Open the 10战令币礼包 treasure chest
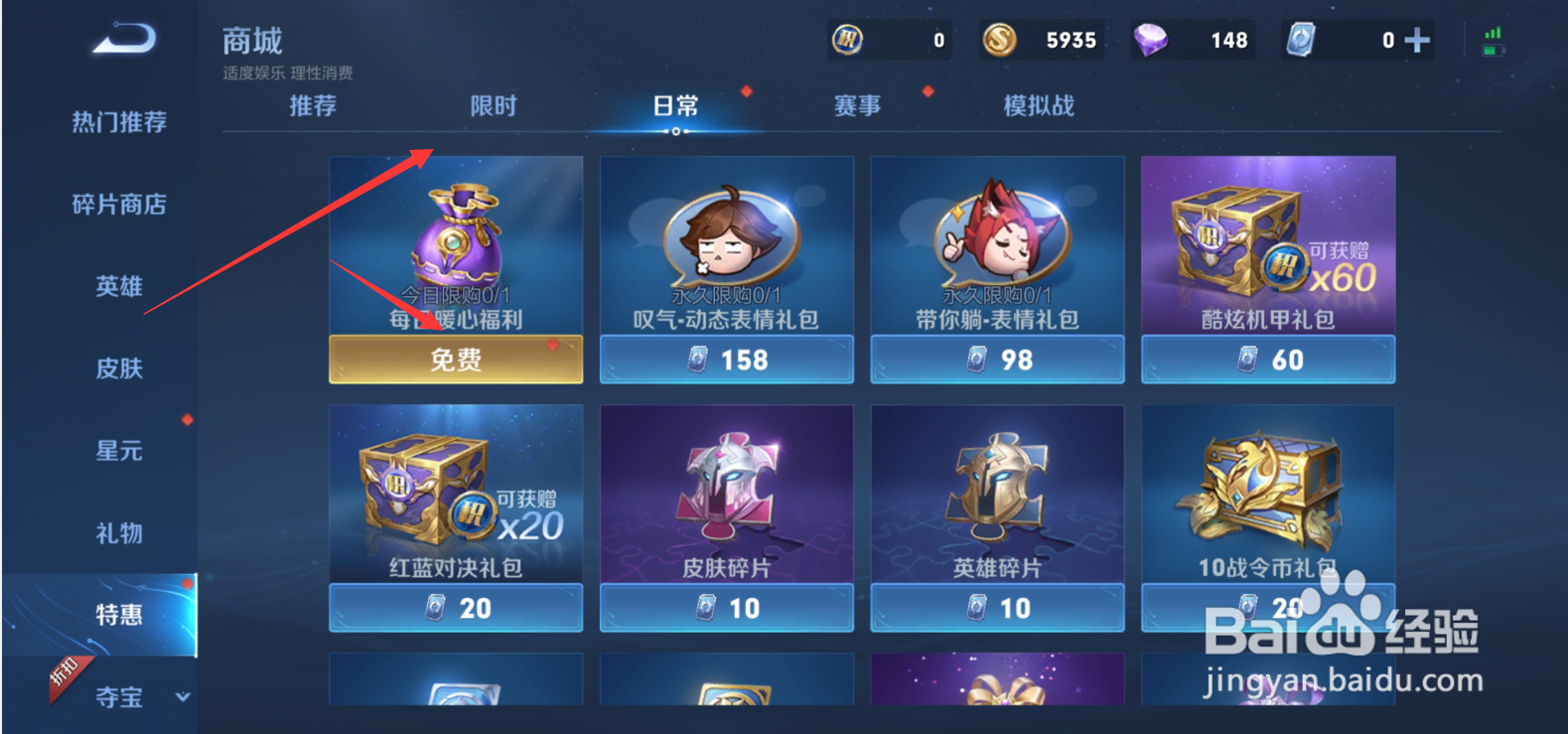 tap(1266, 492)
